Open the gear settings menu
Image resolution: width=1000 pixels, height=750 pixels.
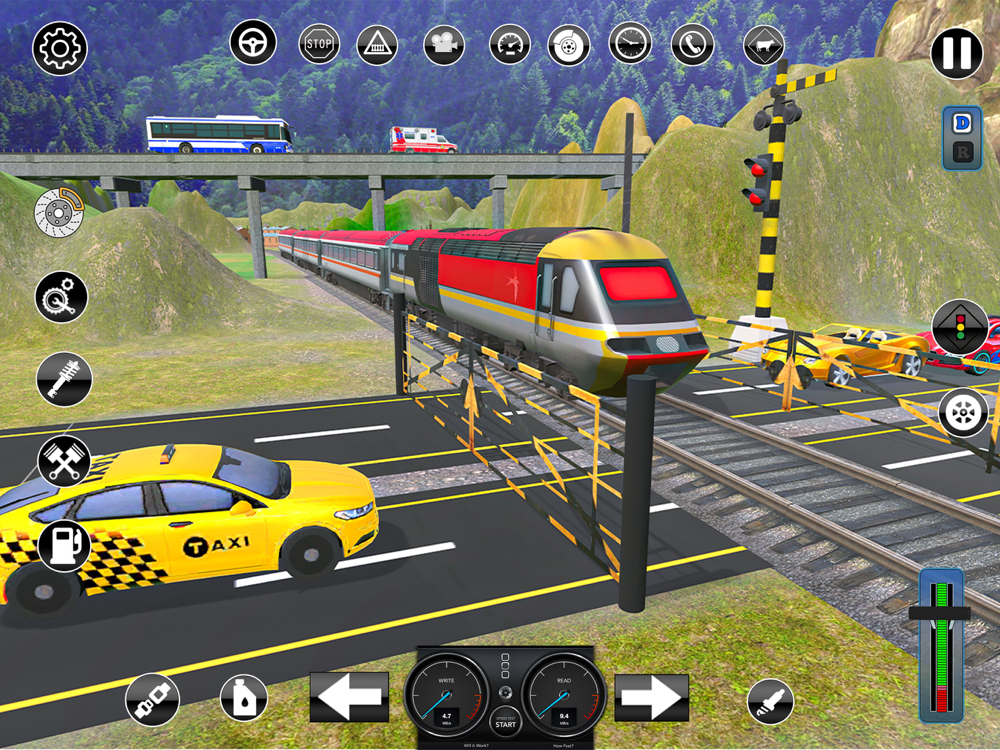click(60, 47)
